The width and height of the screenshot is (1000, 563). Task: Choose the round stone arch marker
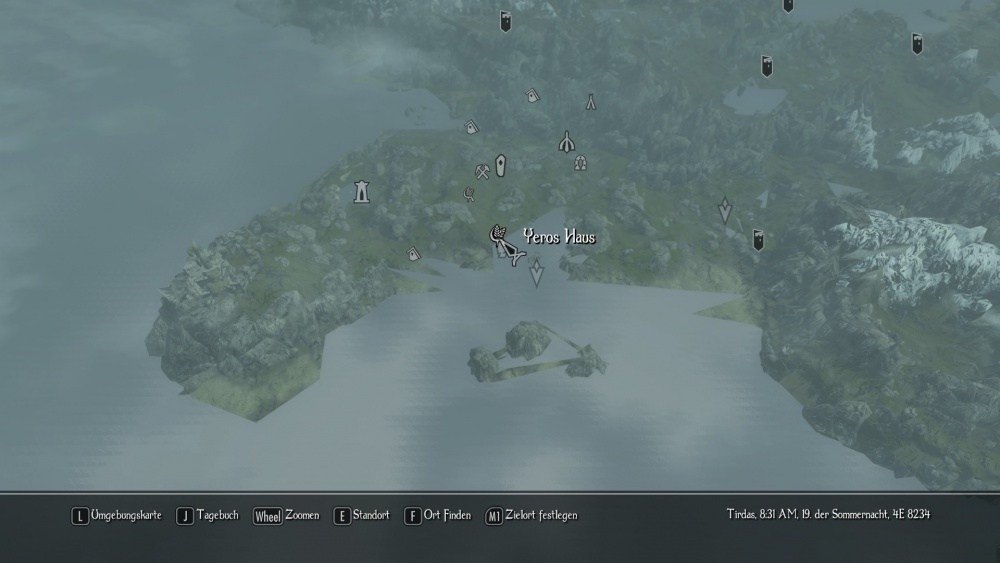tap(580, 162)
